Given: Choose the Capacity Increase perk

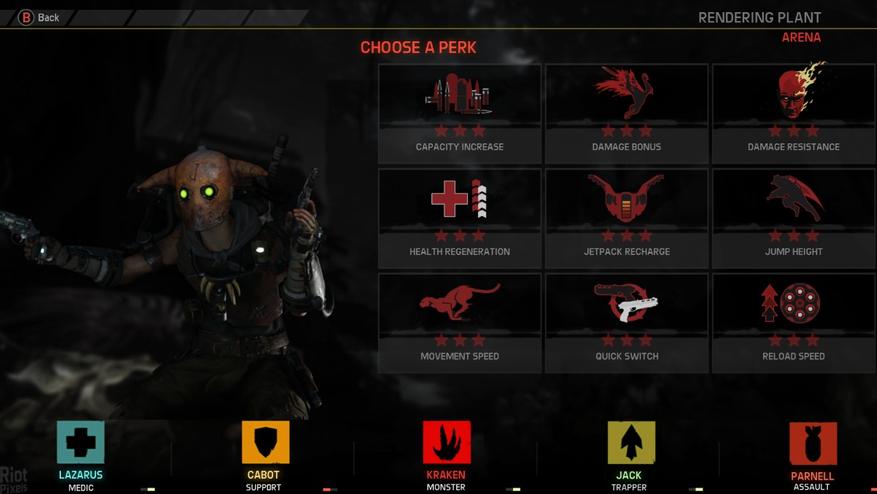Looking at the screenshot, I should [459, 113].
